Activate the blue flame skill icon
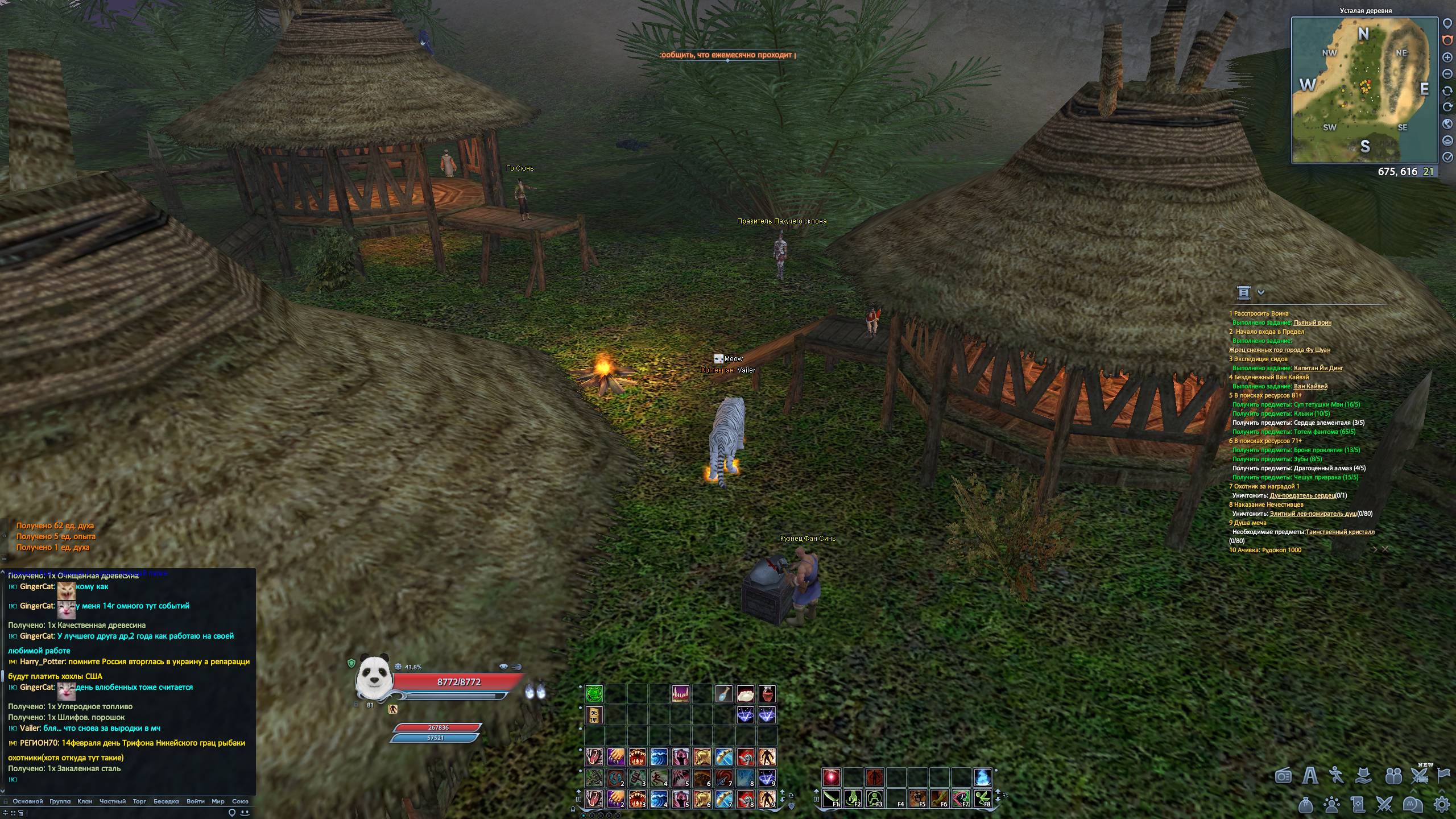 [983, 777]
